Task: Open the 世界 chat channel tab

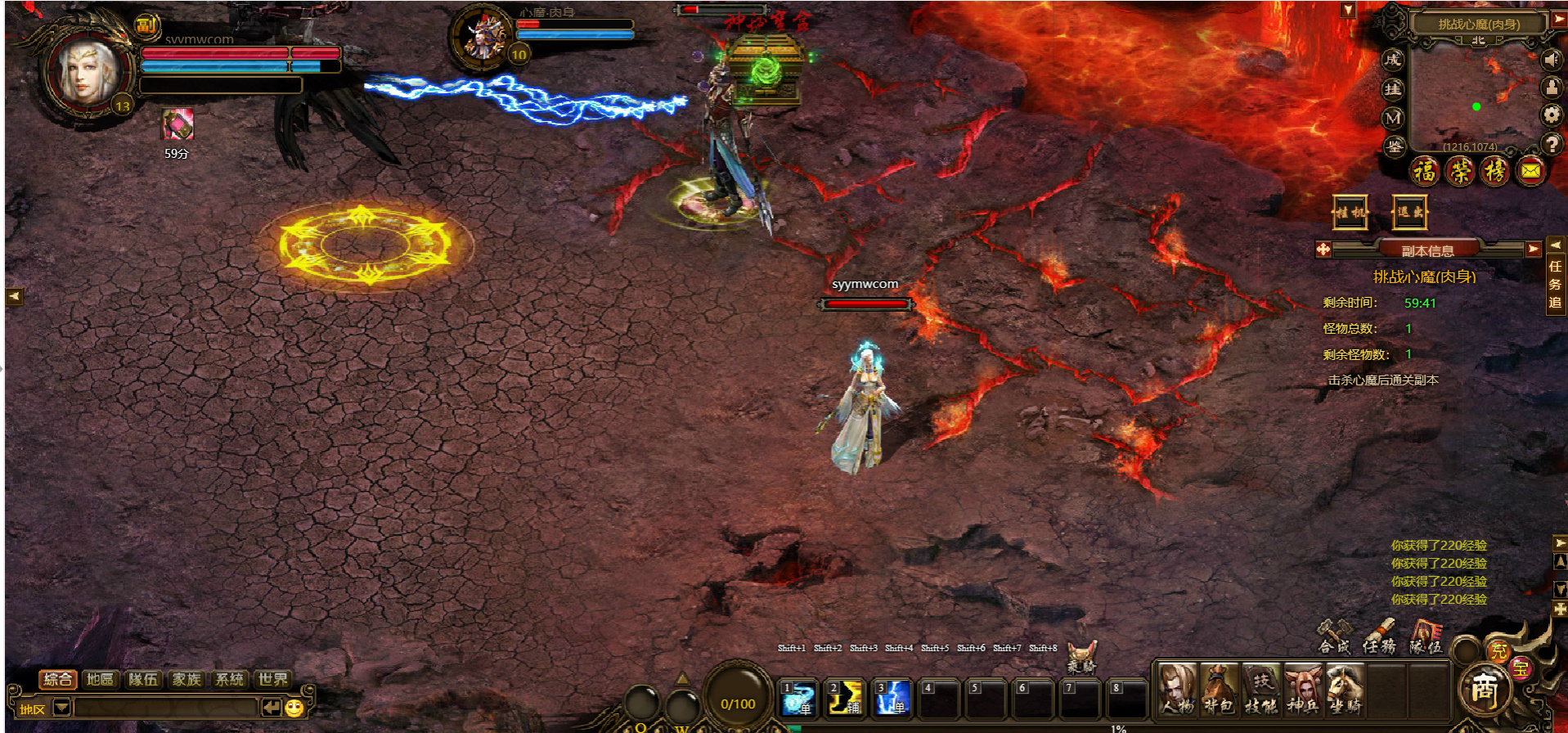Action: coord(272,680)
